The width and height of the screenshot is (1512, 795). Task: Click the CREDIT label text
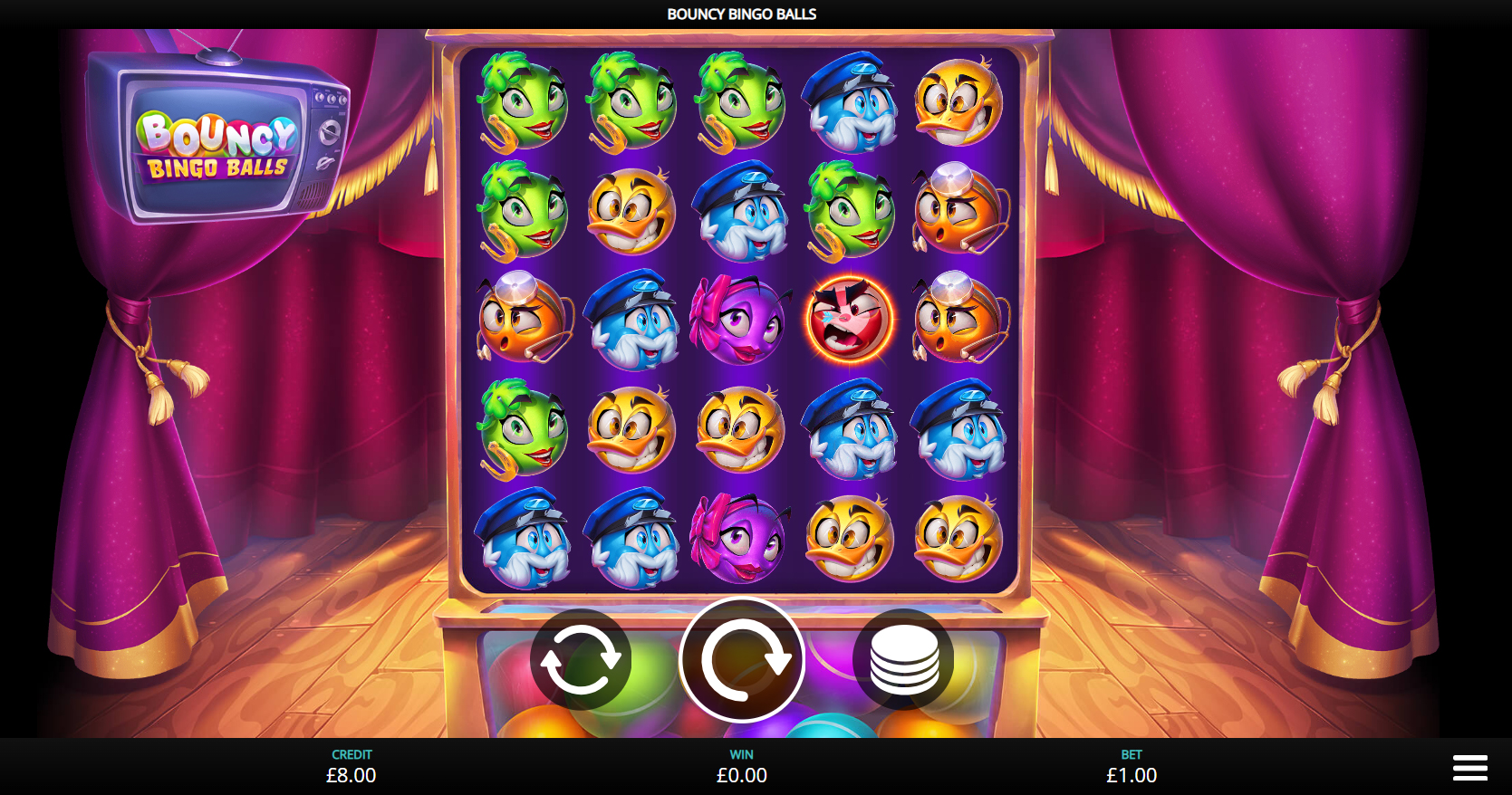pyautogui.click(x=352, y=753)
